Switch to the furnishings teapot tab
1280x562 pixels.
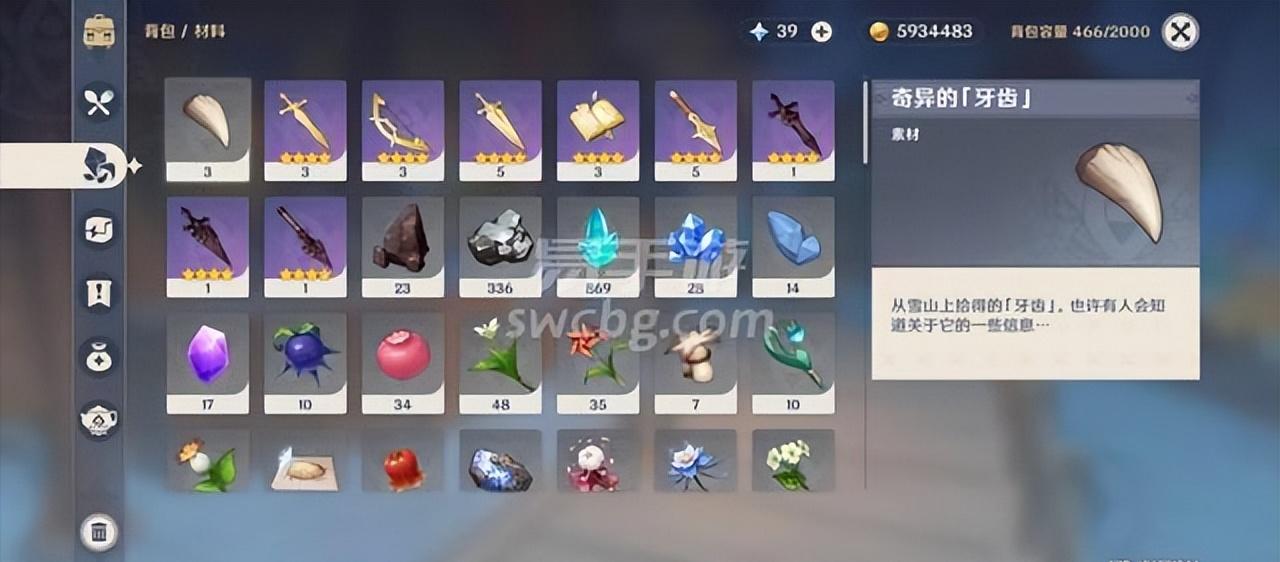click(98, 419)
